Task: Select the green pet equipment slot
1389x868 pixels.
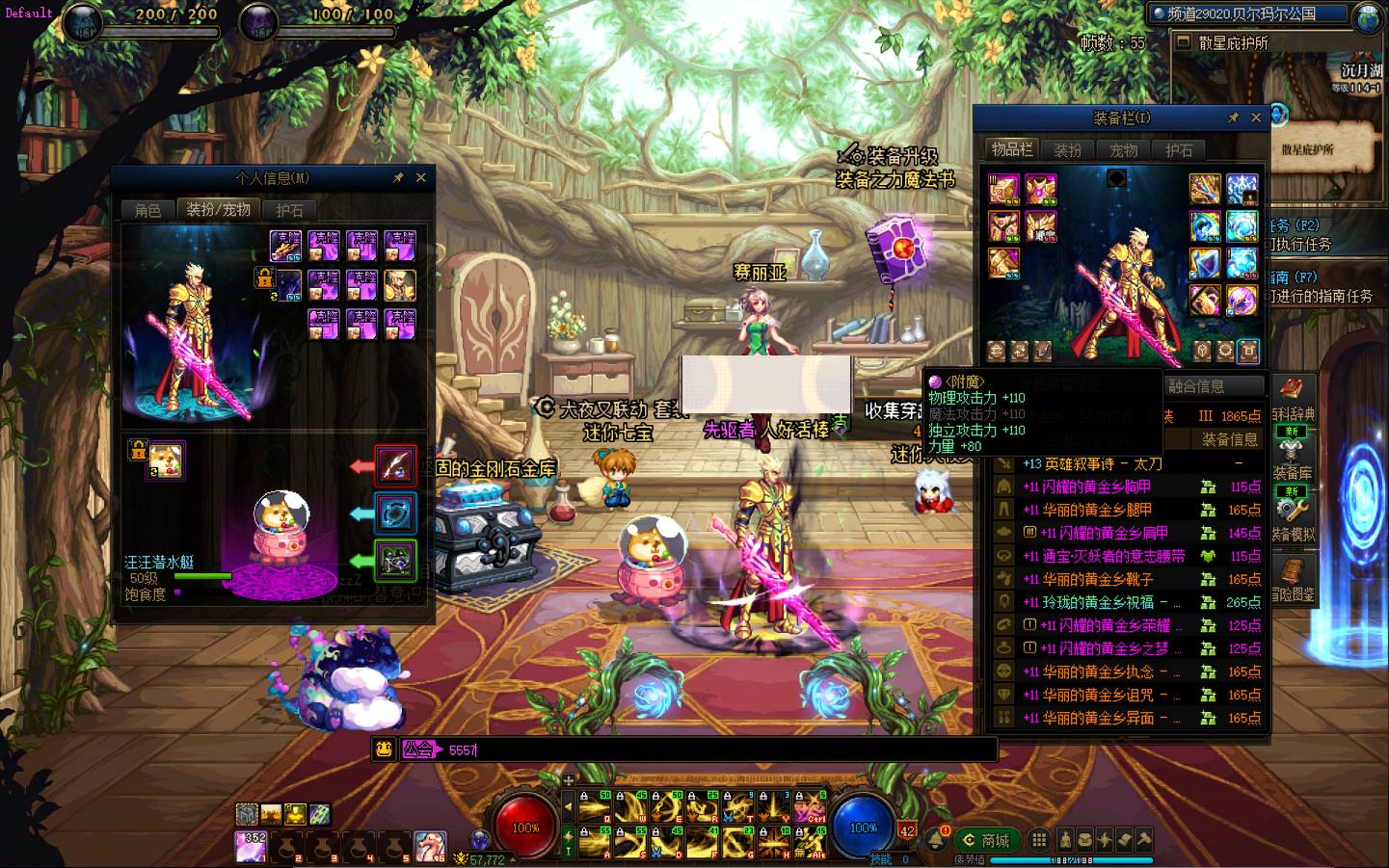Action: point(395,560)
